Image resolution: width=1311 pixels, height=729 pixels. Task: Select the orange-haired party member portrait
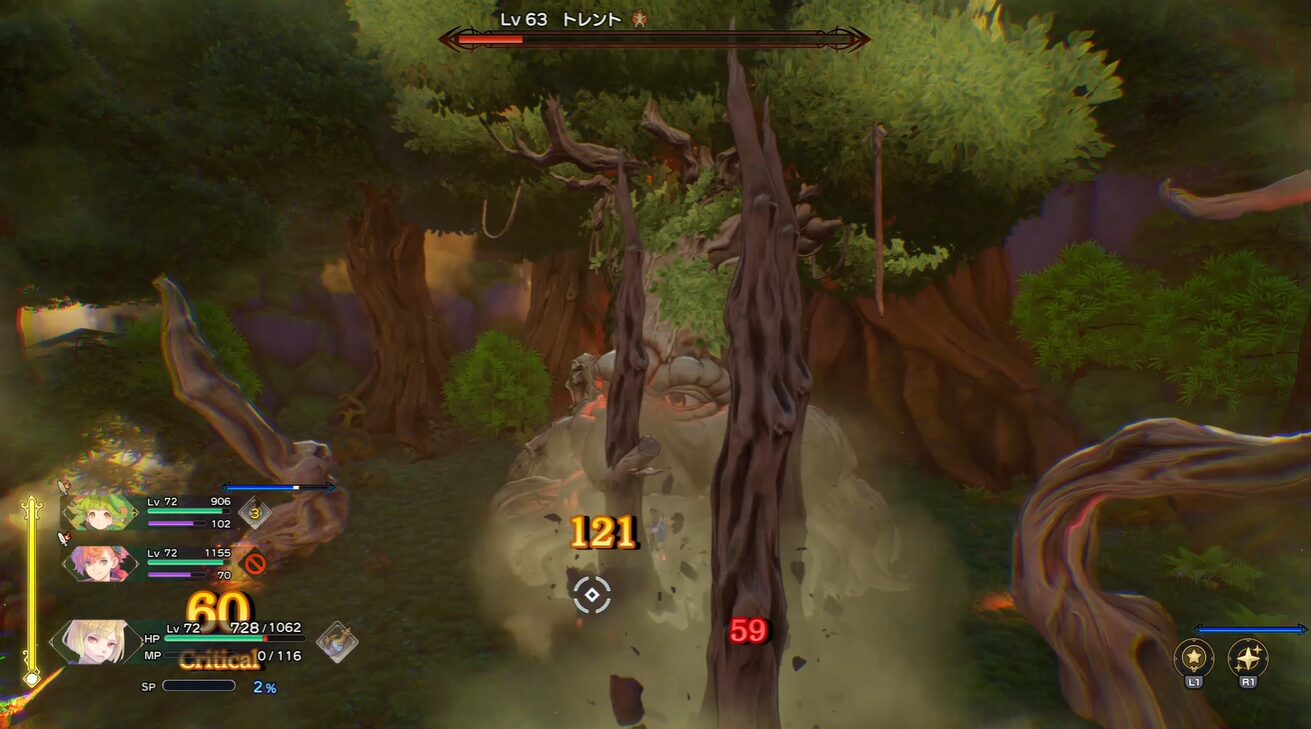(x=100, y=563)
